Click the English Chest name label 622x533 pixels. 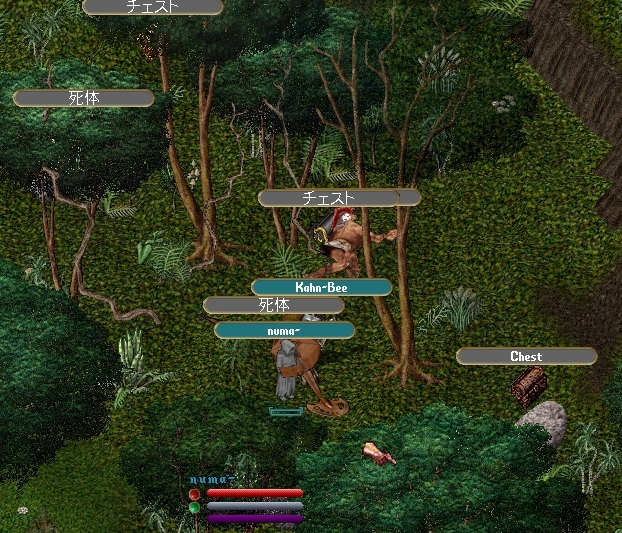click(526, 356)
